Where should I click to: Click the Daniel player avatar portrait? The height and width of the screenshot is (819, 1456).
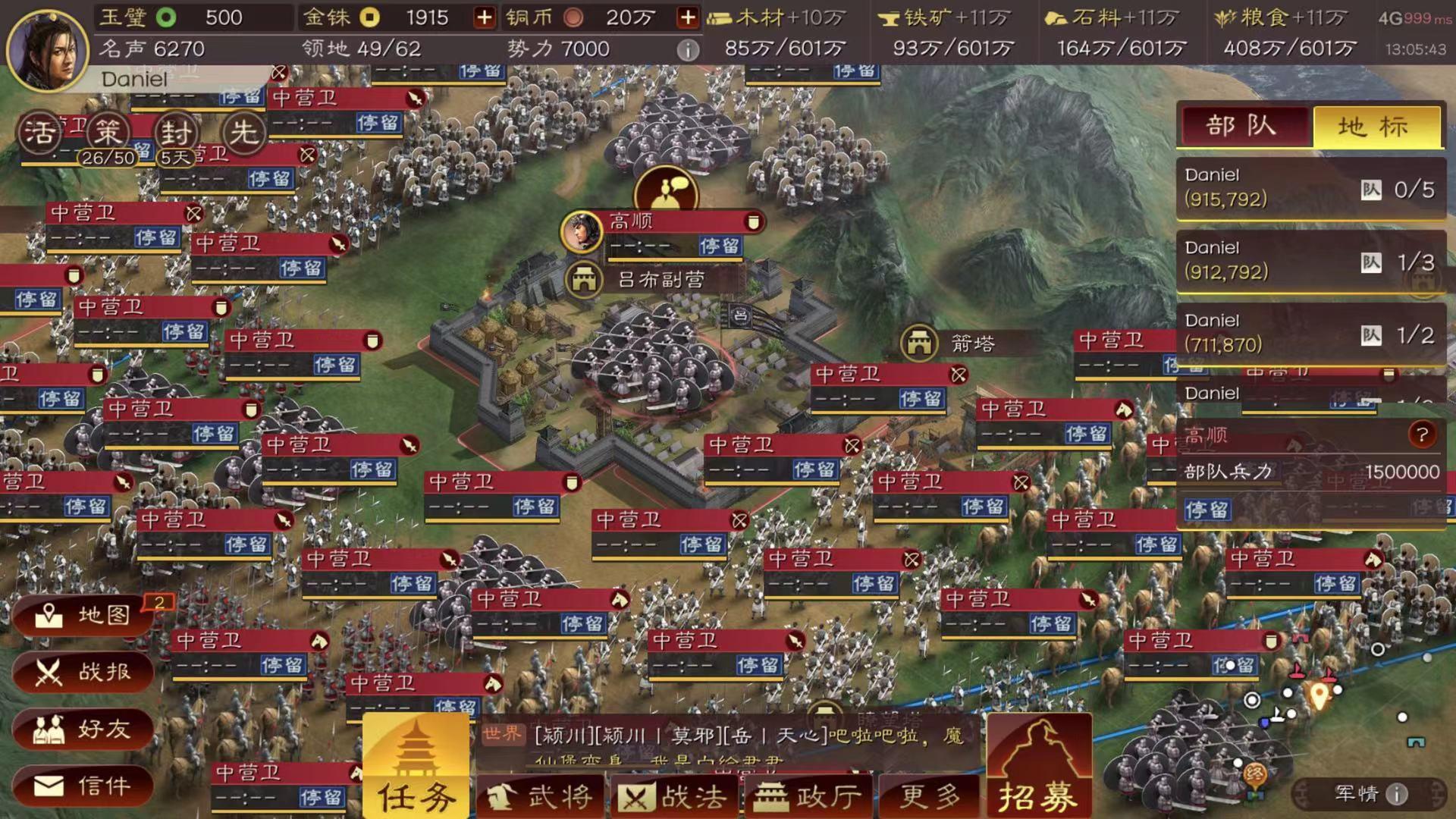point(45,49)
